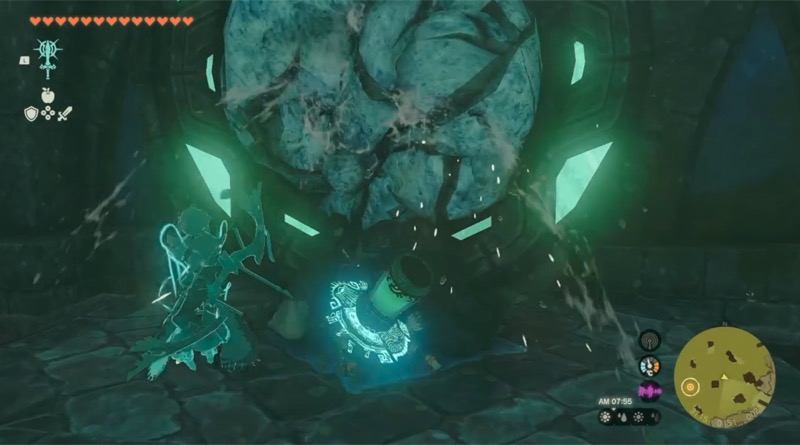Viewport: 800px width, 445px height.
Task: Click the purple sound wave noise meter
Action: coord(650,391)
